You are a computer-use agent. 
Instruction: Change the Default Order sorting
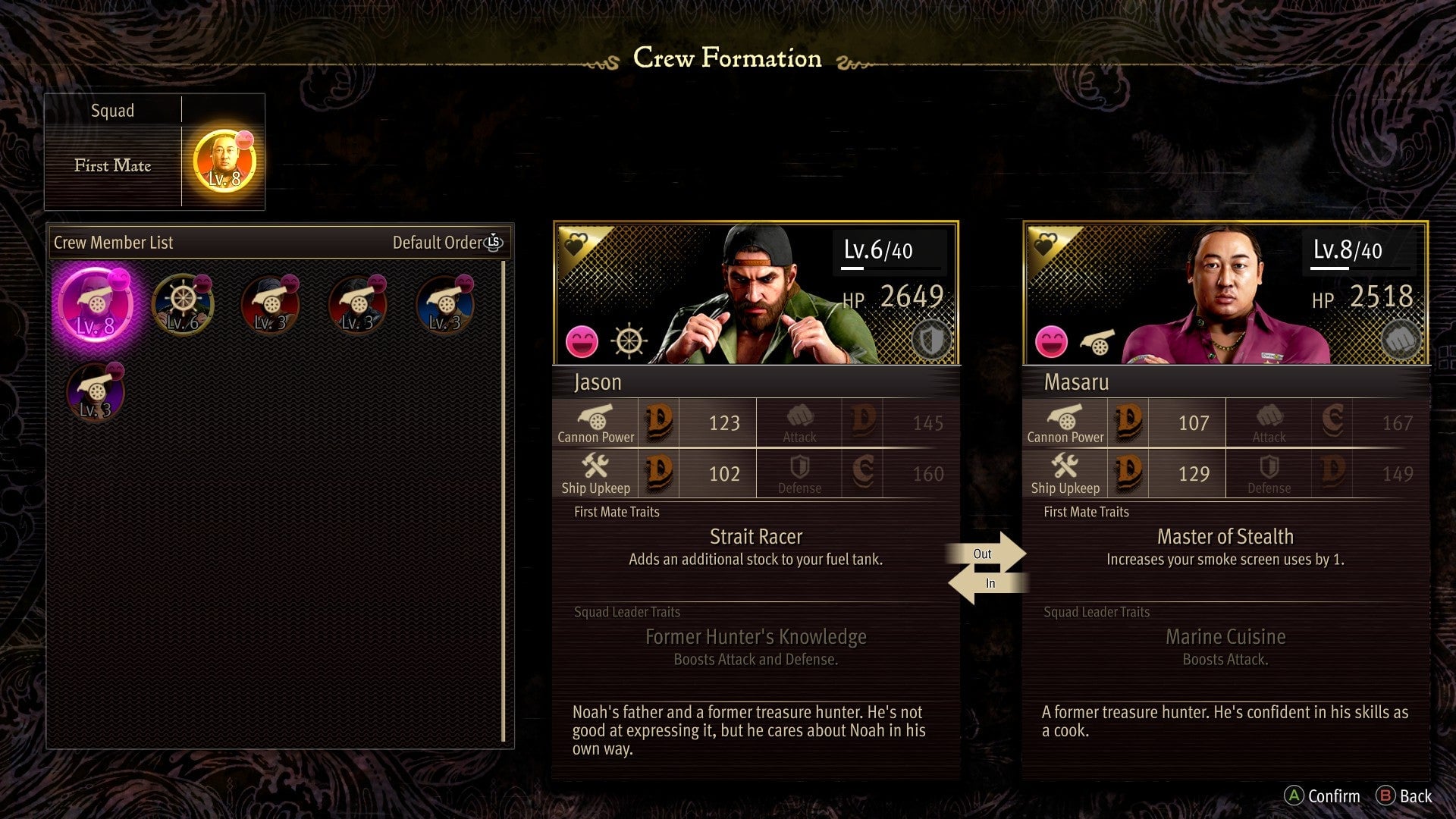447,243
